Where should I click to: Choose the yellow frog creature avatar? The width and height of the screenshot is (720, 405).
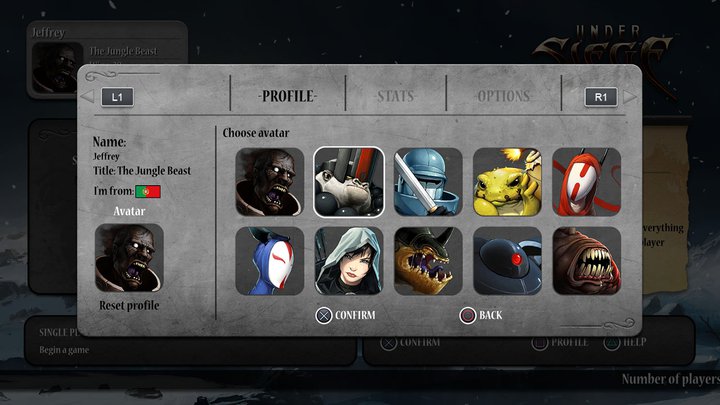pyautogui.click(x=507, y=182)
